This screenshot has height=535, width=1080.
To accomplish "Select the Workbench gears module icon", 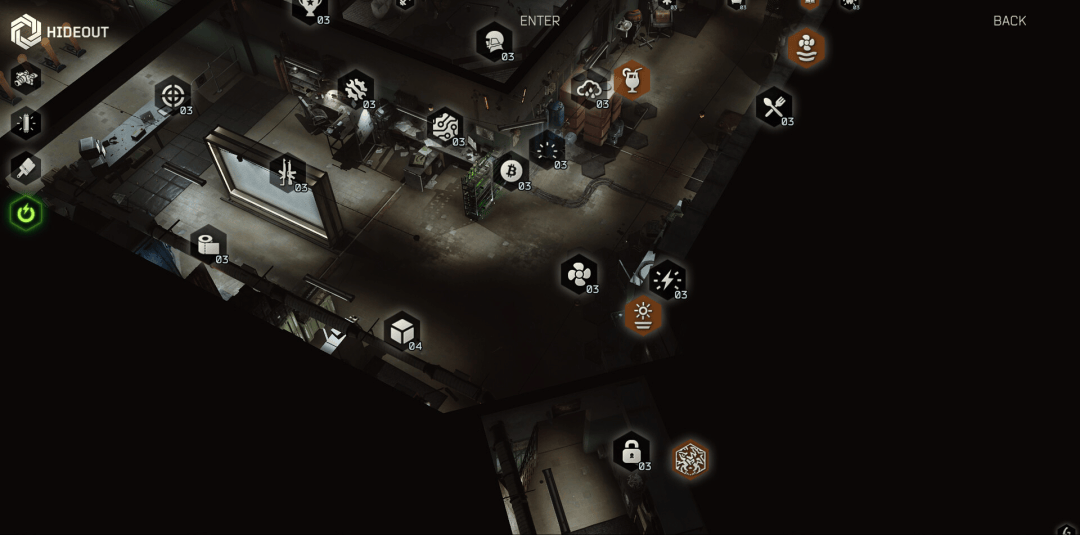I will coord(355,89).
